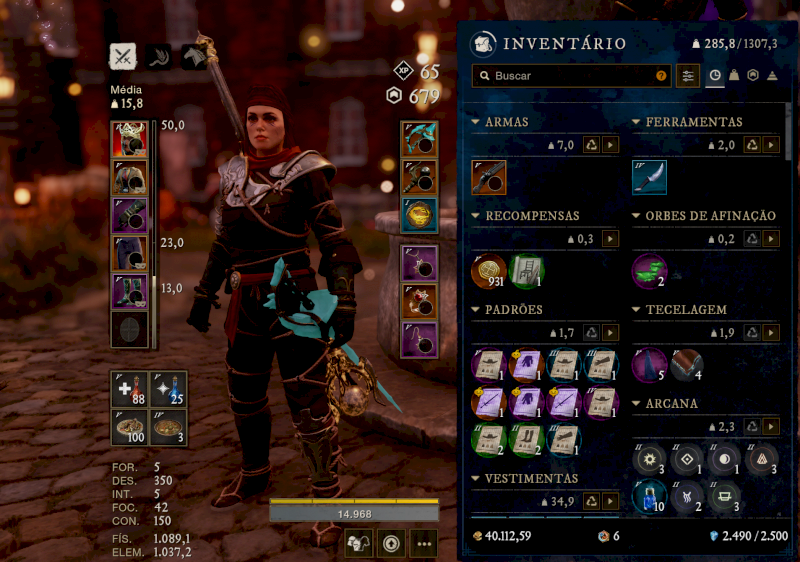Open the inventory filter settings button

[688, 76]
